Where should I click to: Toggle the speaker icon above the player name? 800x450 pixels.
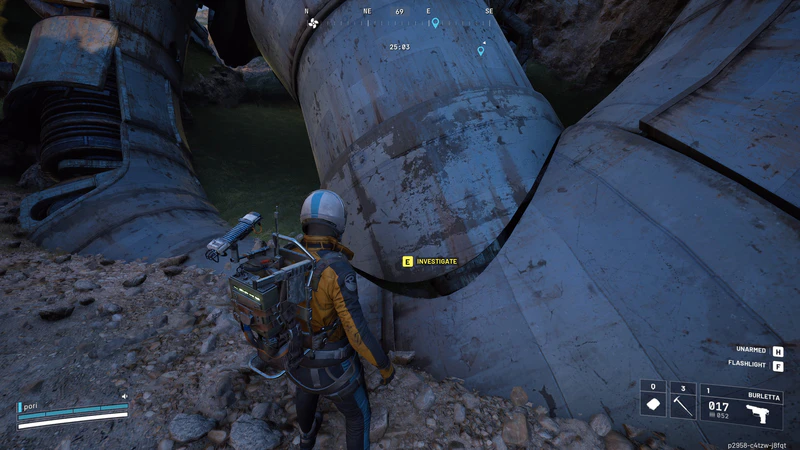pos(125,396)
